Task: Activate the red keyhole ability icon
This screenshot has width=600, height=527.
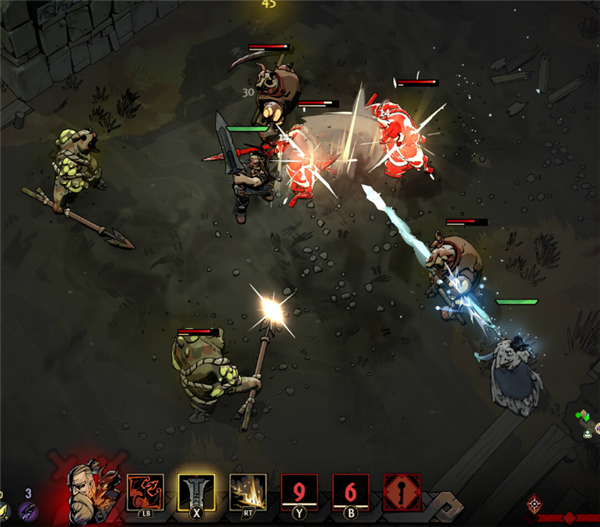Action: coord(402,493)
